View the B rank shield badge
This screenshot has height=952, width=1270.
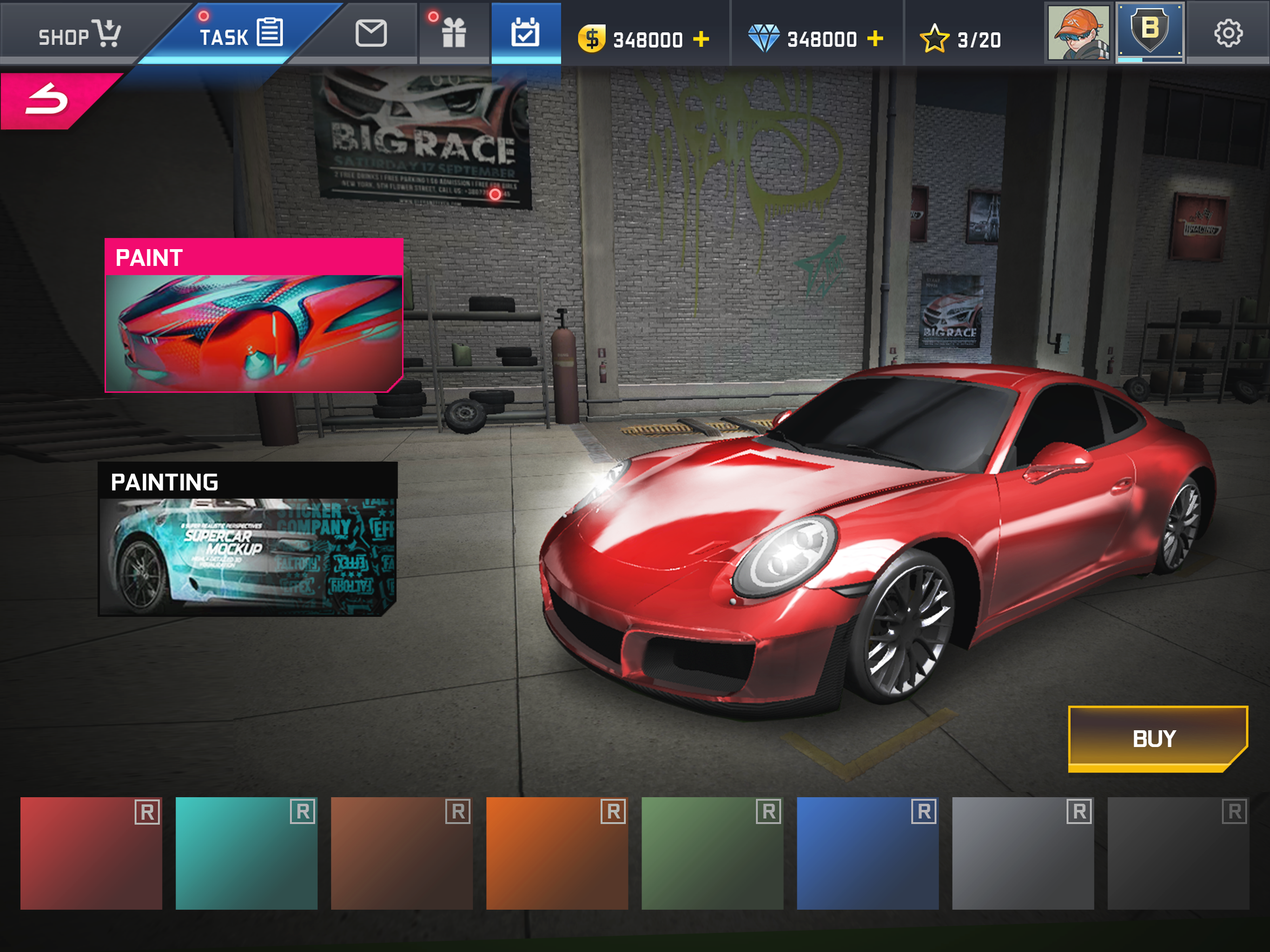click(x=1150, y=32)
